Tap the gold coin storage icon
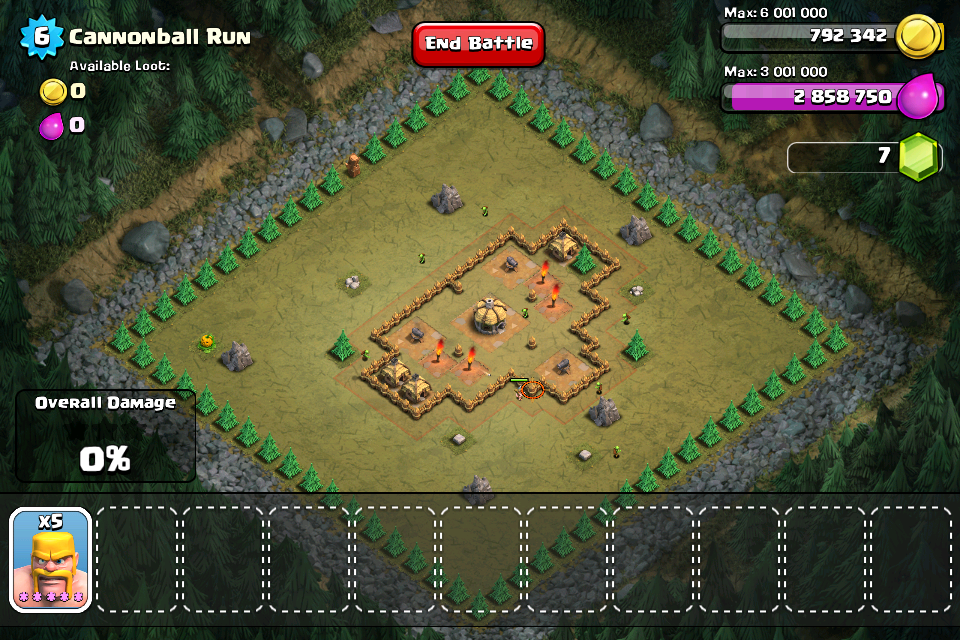 (x=918, y=37)
